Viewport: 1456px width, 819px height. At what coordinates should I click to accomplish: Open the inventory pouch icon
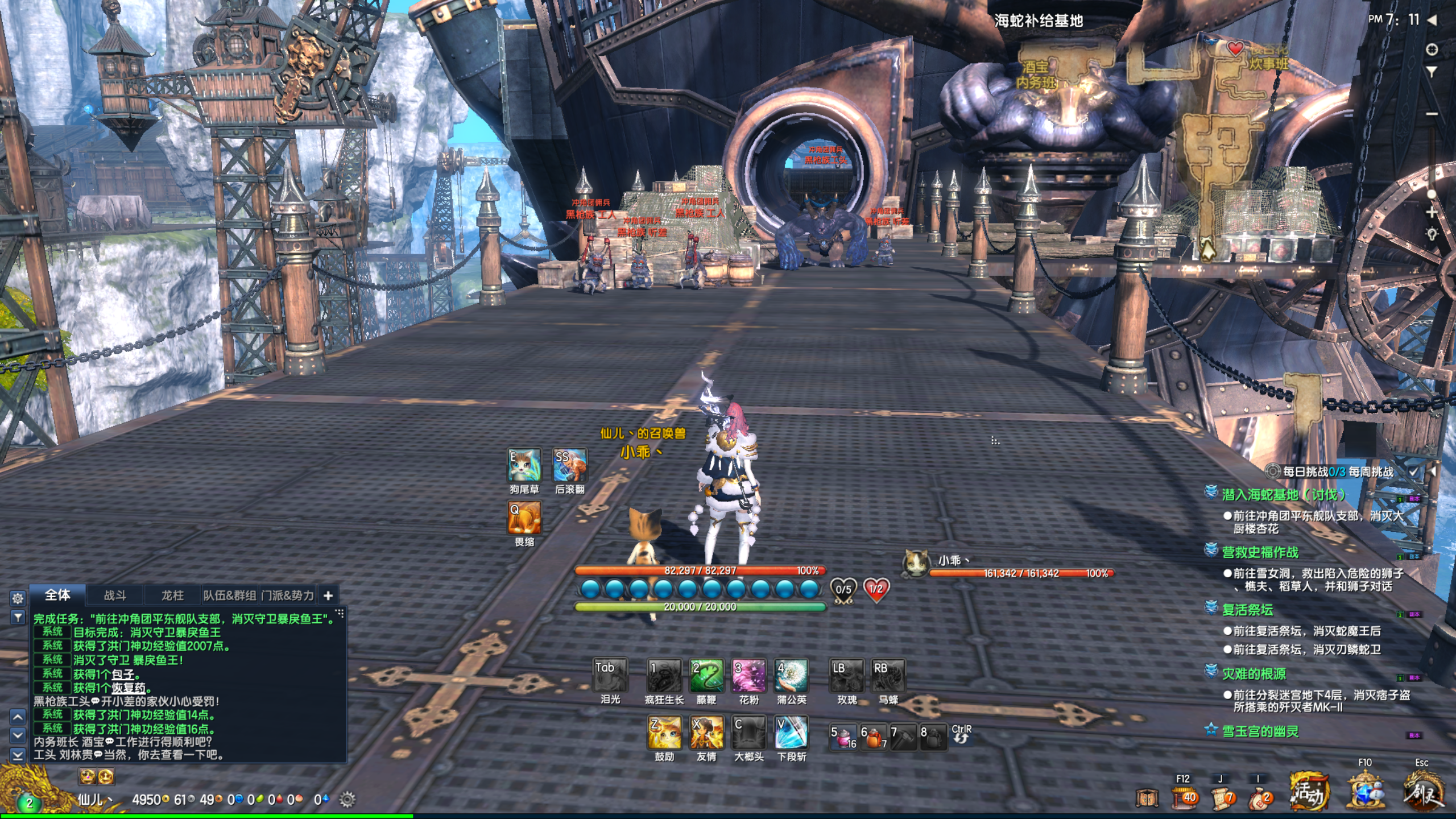point(1259,799)
